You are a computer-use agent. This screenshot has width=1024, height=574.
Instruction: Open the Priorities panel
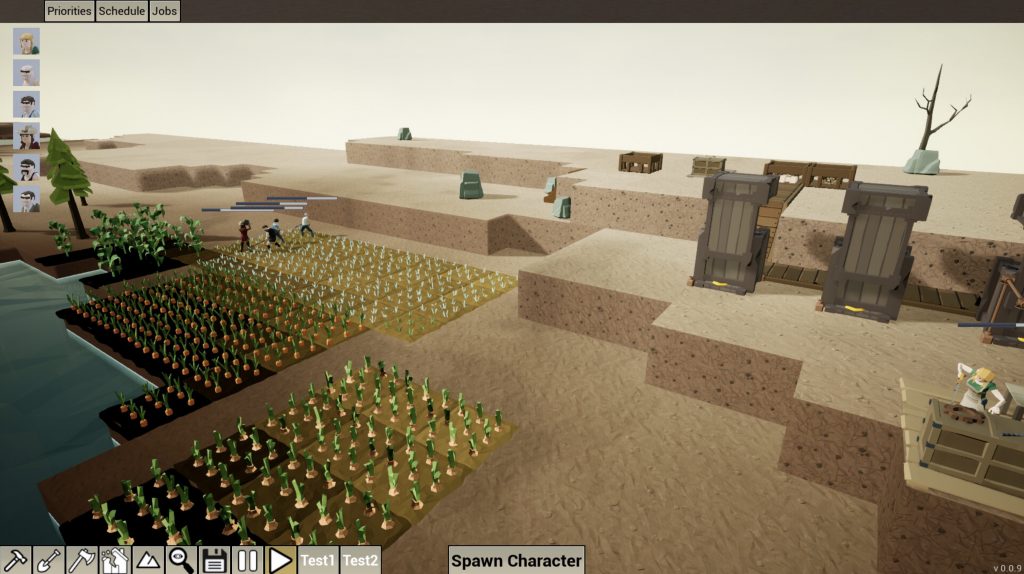(x=69, y=11)
